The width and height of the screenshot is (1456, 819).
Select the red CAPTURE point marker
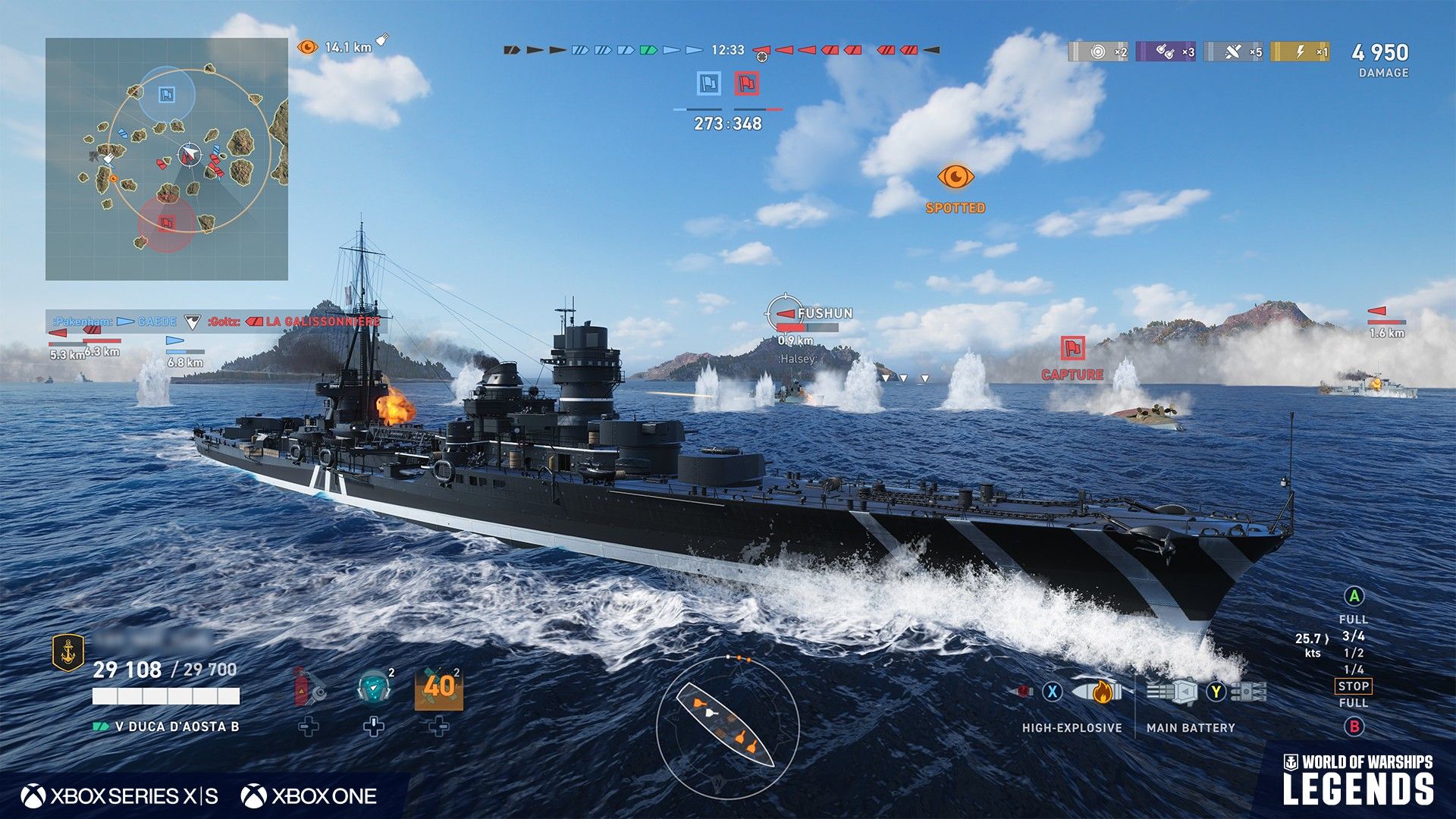click(1072, 349)
